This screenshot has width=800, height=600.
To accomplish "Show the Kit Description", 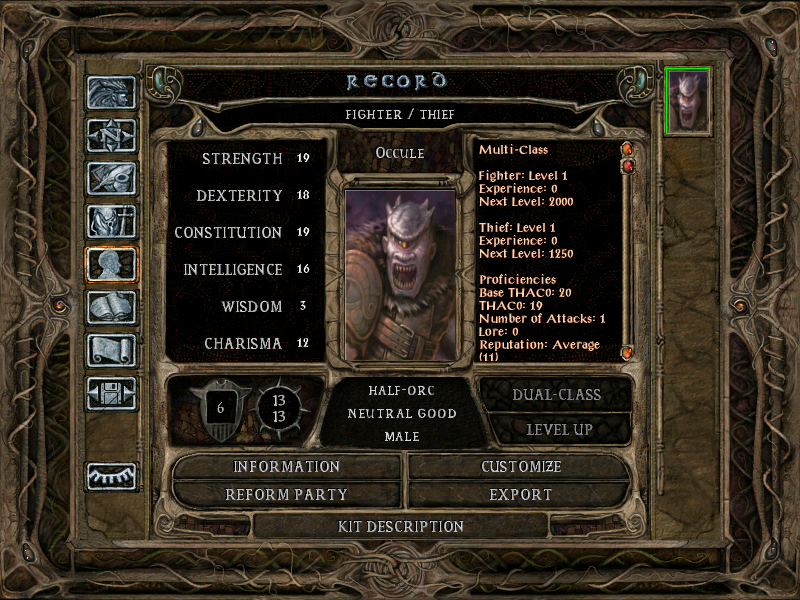I will point(401,526).
